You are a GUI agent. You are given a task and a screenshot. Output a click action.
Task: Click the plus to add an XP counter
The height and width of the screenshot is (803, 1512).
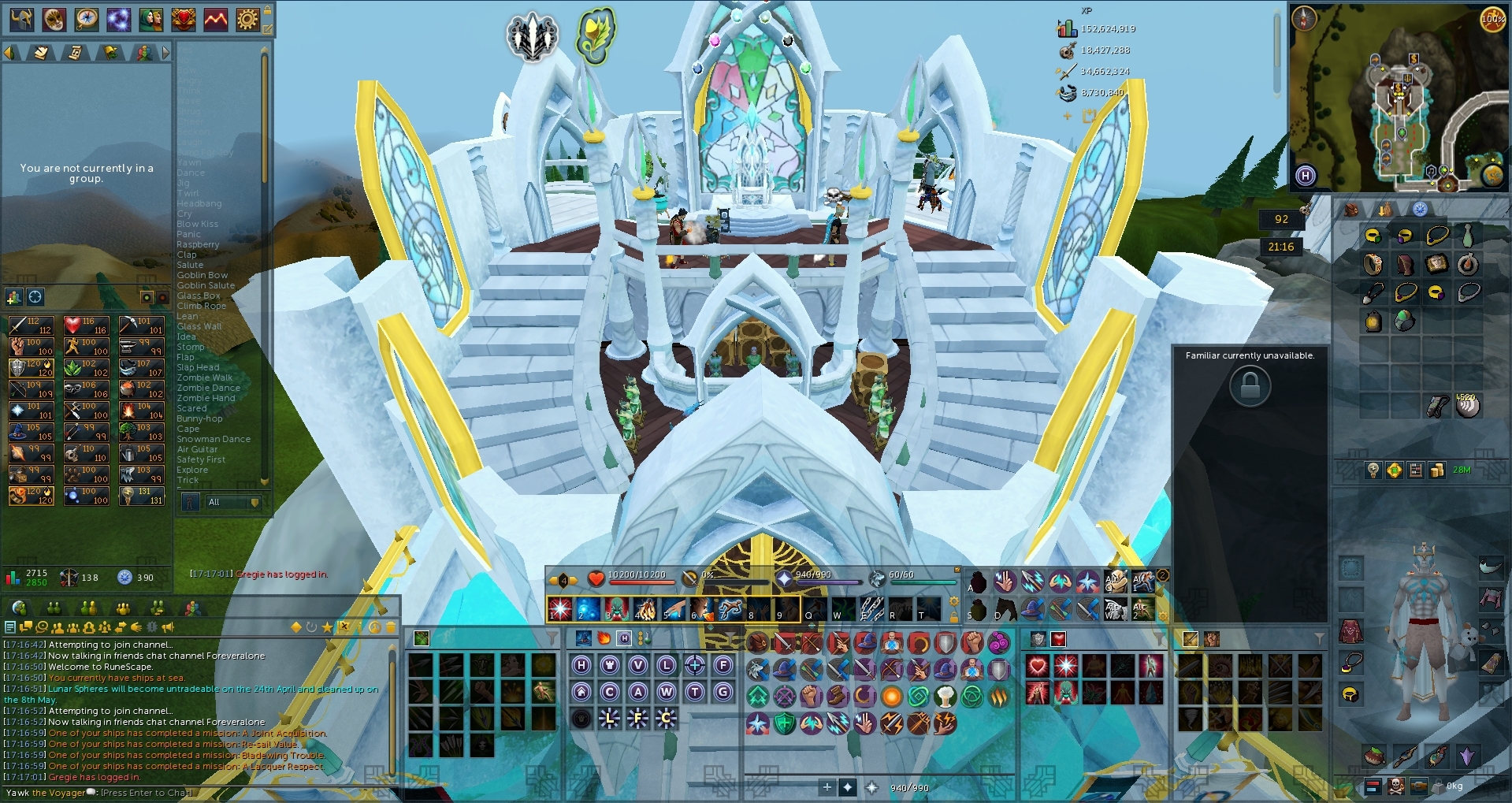coord(1068,117)
